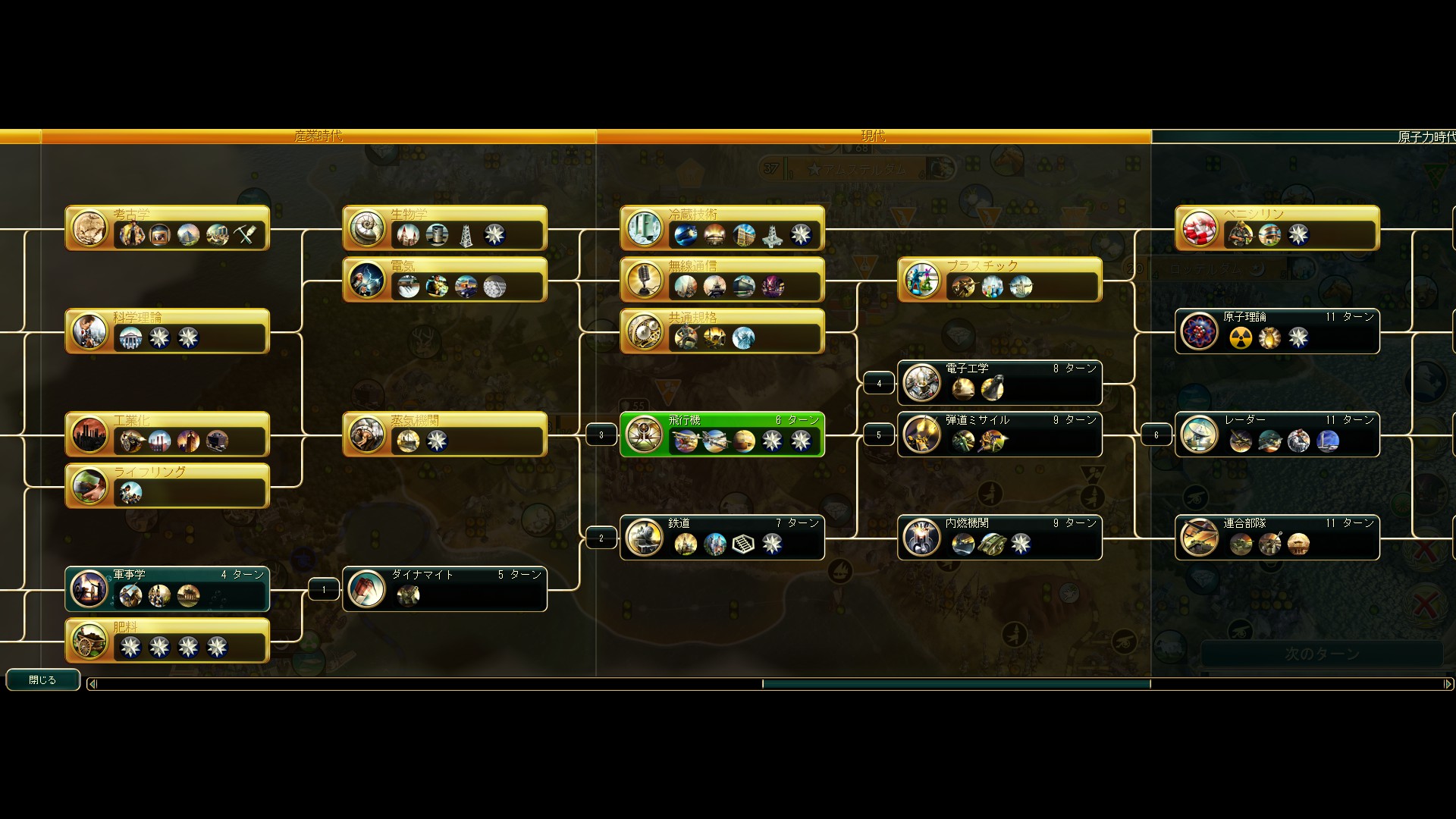Image resolution: width=1456 pixels, height=819 pixels.
Task: Click the ペニシリン technology box
Action: coord(1277,228)
